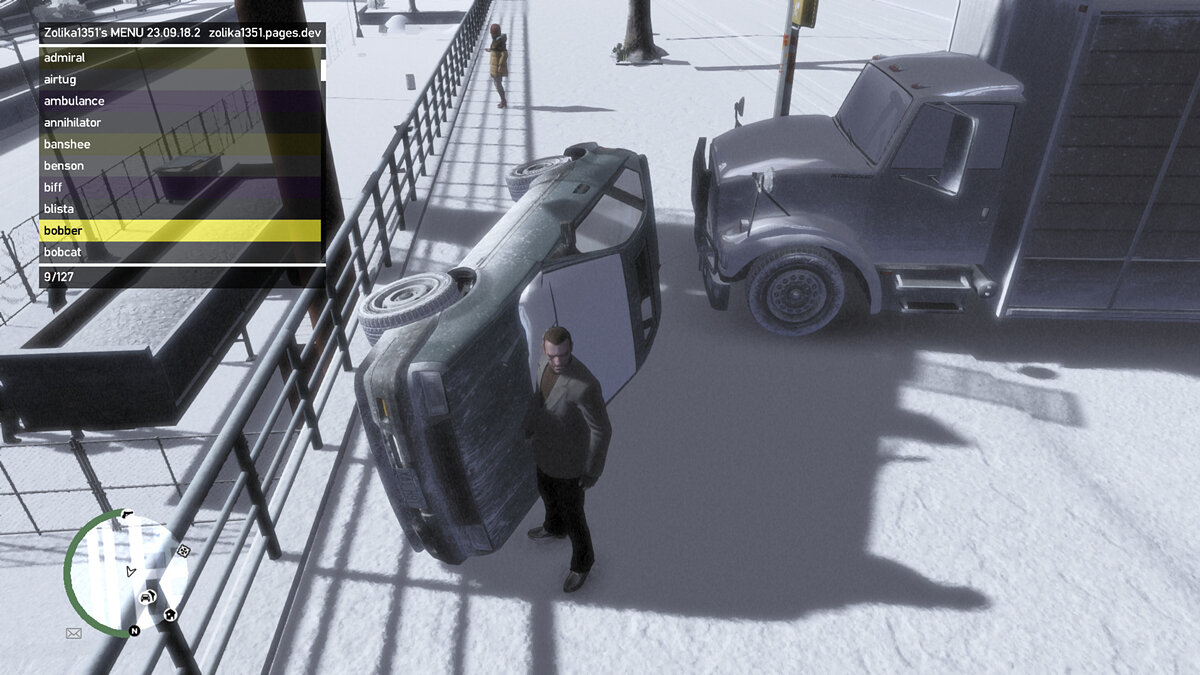
Task: Spawn the ambulance from the menu
Action: click(180, 101)
